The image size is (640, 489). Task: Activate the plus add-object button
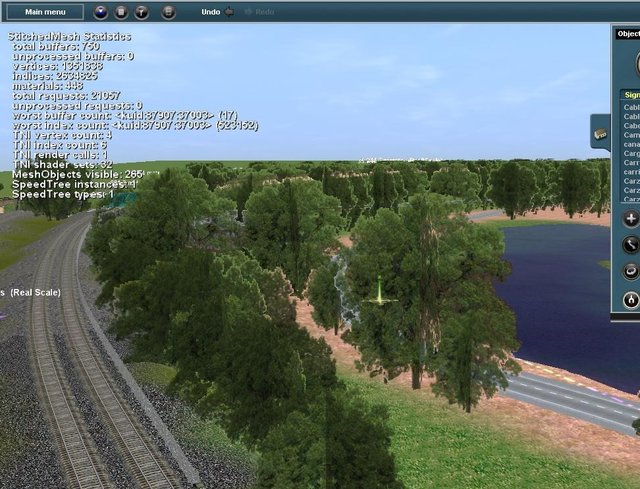pyautogui.click(x=631, y=219)
